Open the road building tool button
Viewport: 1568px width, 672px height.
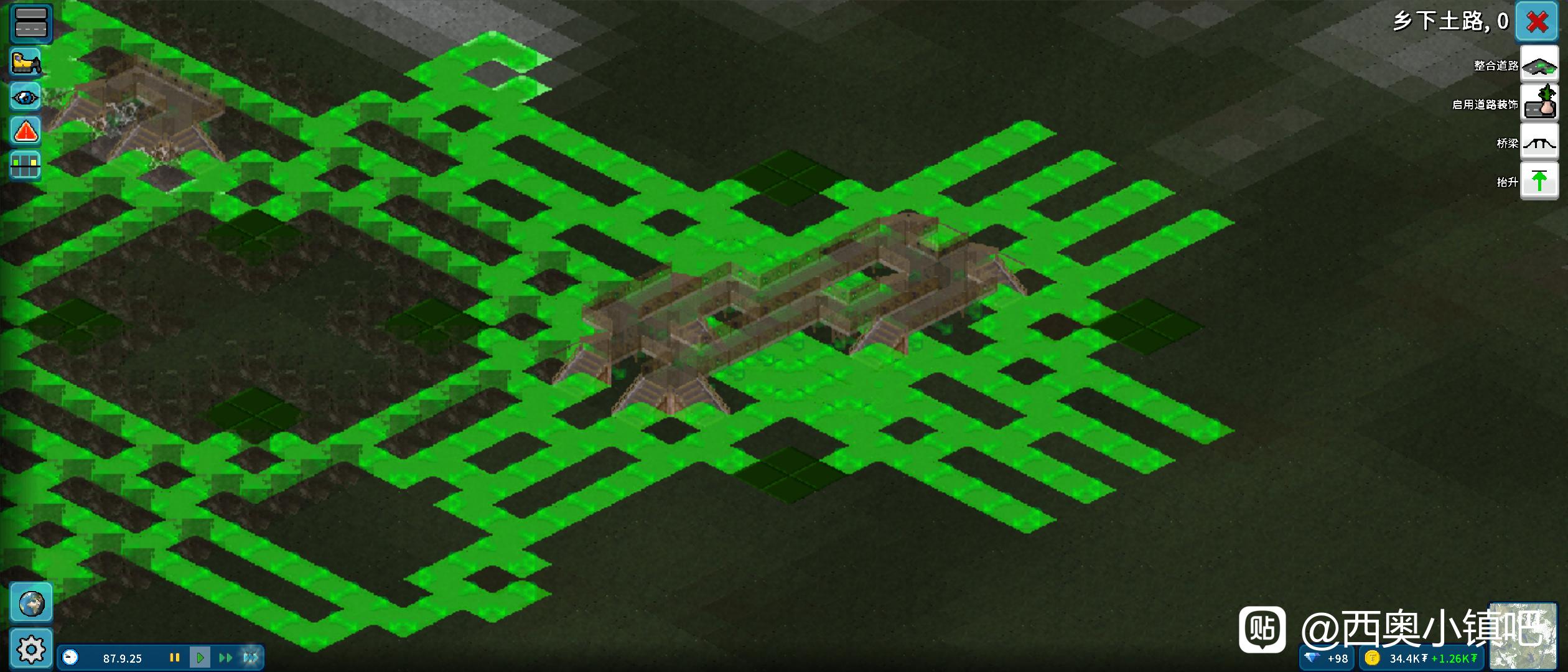coord(30,22)
